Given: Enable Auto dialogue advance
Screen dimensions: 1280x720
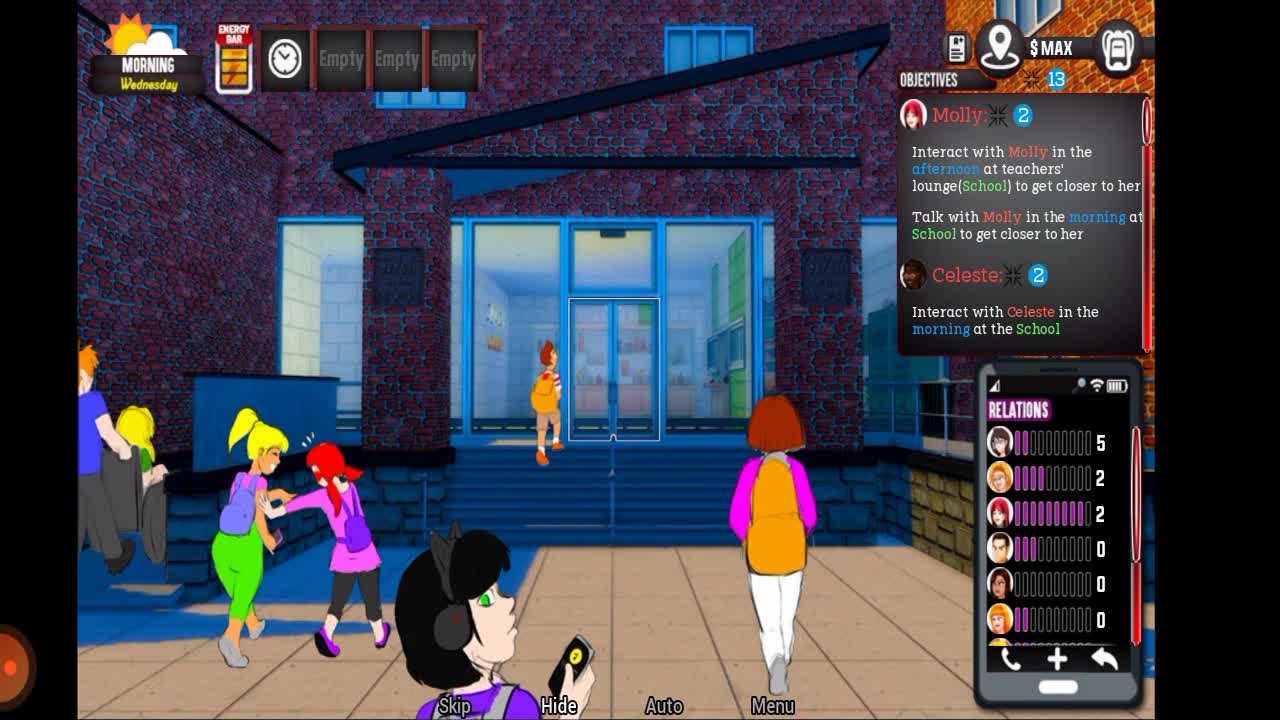Looking at the screenshot, I should coord(664,706).
